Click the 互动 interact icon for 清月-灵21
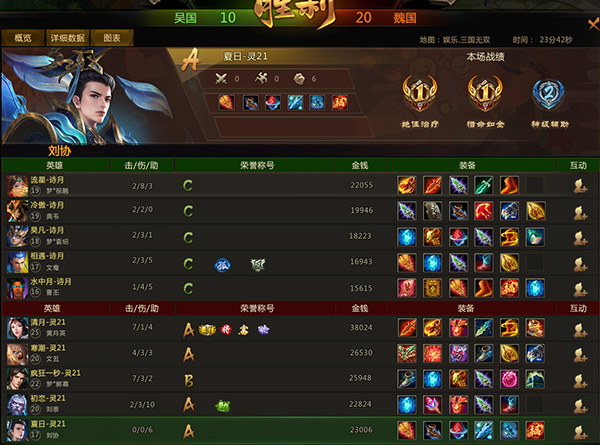This screenshot has width=600, height=445. [579, 328]
